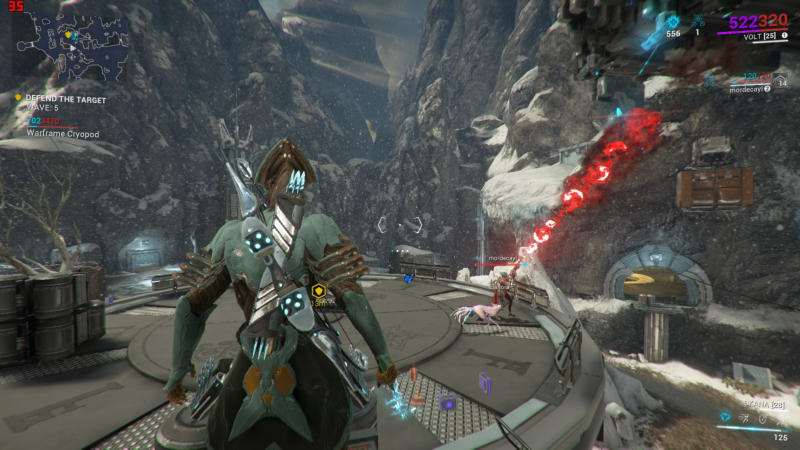Click the yellow defense waypoint marker
The height and width of the screenshot is (450, 800).
point(319,290)
